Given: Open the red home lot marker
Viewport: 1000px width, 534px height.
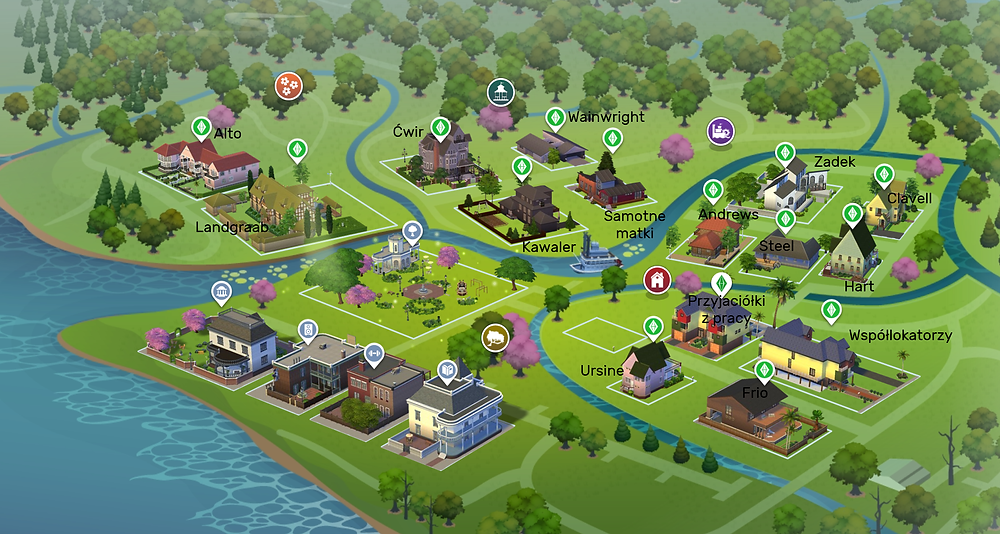Looking at the screenshot, I should tap(656, 279).
